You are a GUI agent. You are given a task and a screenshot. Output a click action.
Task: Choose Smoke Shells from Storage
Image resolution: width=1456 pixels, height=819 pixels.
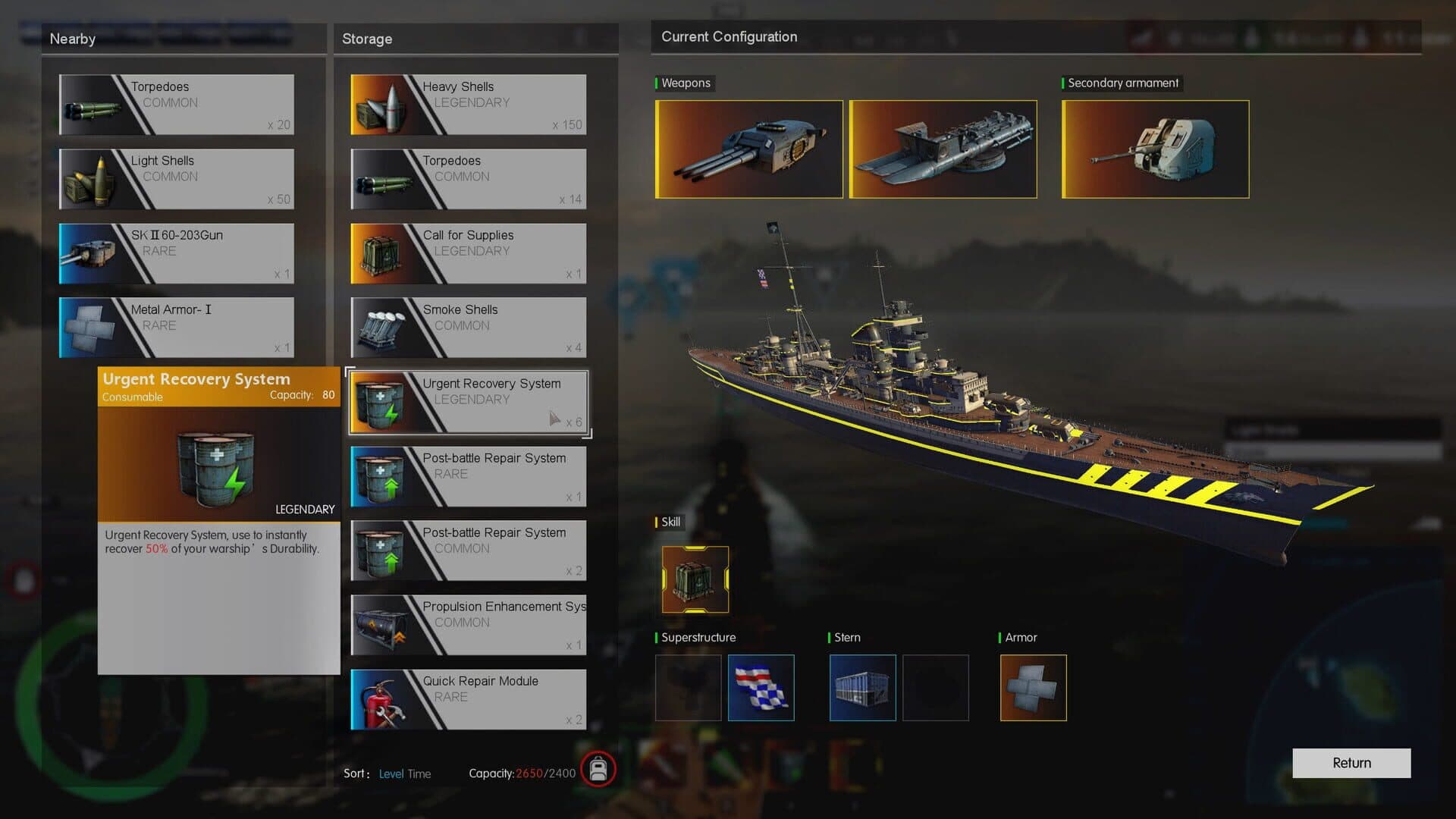468,328
